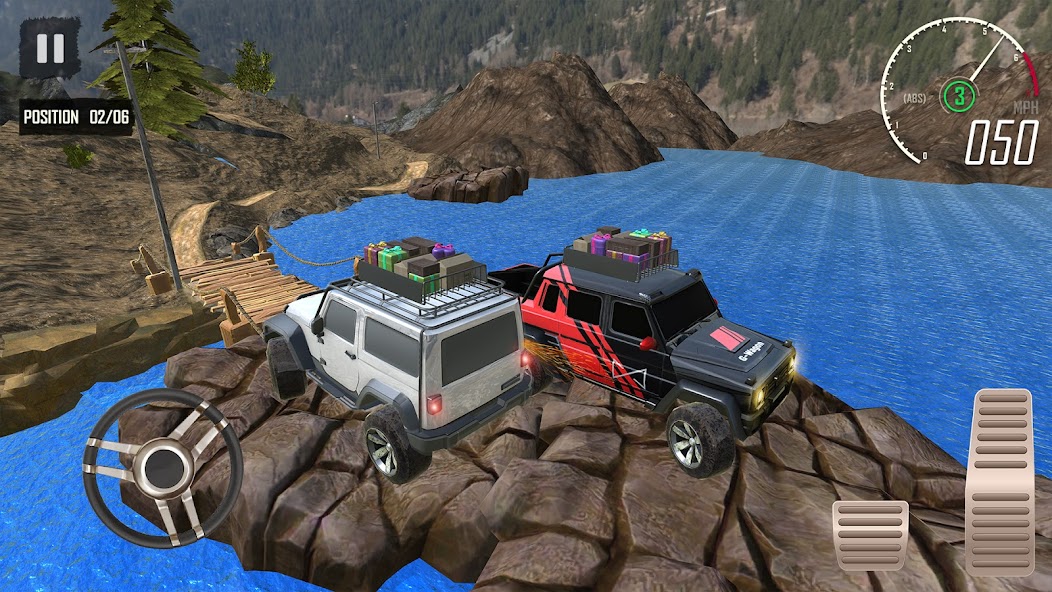Tap the steering wheel control
Viewport: 1052px width, 592px height.
[164, 466]
